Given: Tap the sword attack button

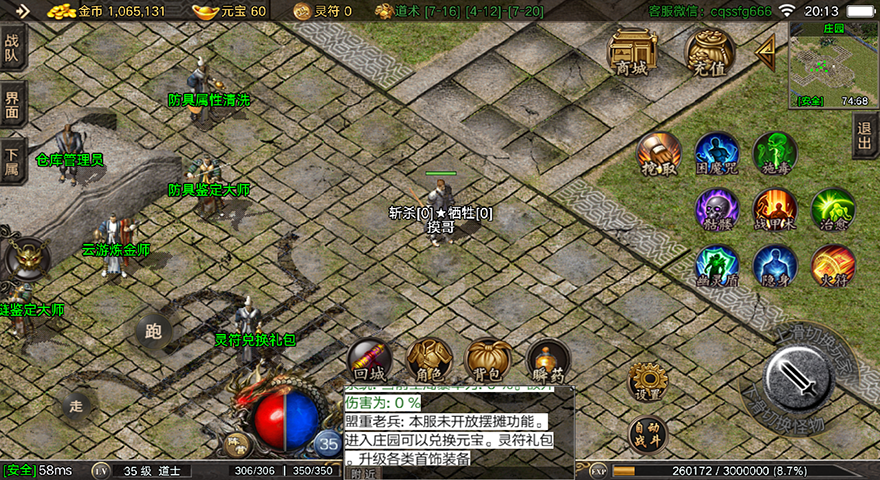Looking at the screenshot, I should (x=800, y=380).
